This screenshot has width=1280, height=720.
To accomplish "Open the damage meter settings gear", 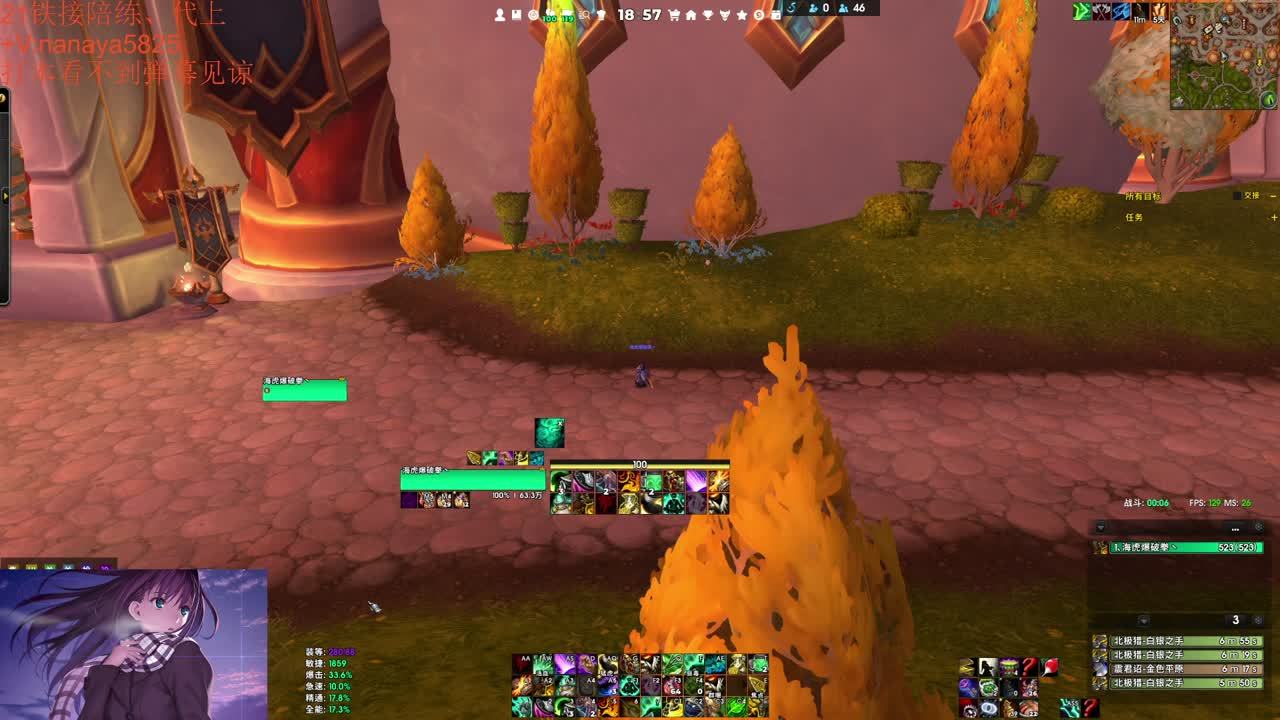I will [1259, 527].
